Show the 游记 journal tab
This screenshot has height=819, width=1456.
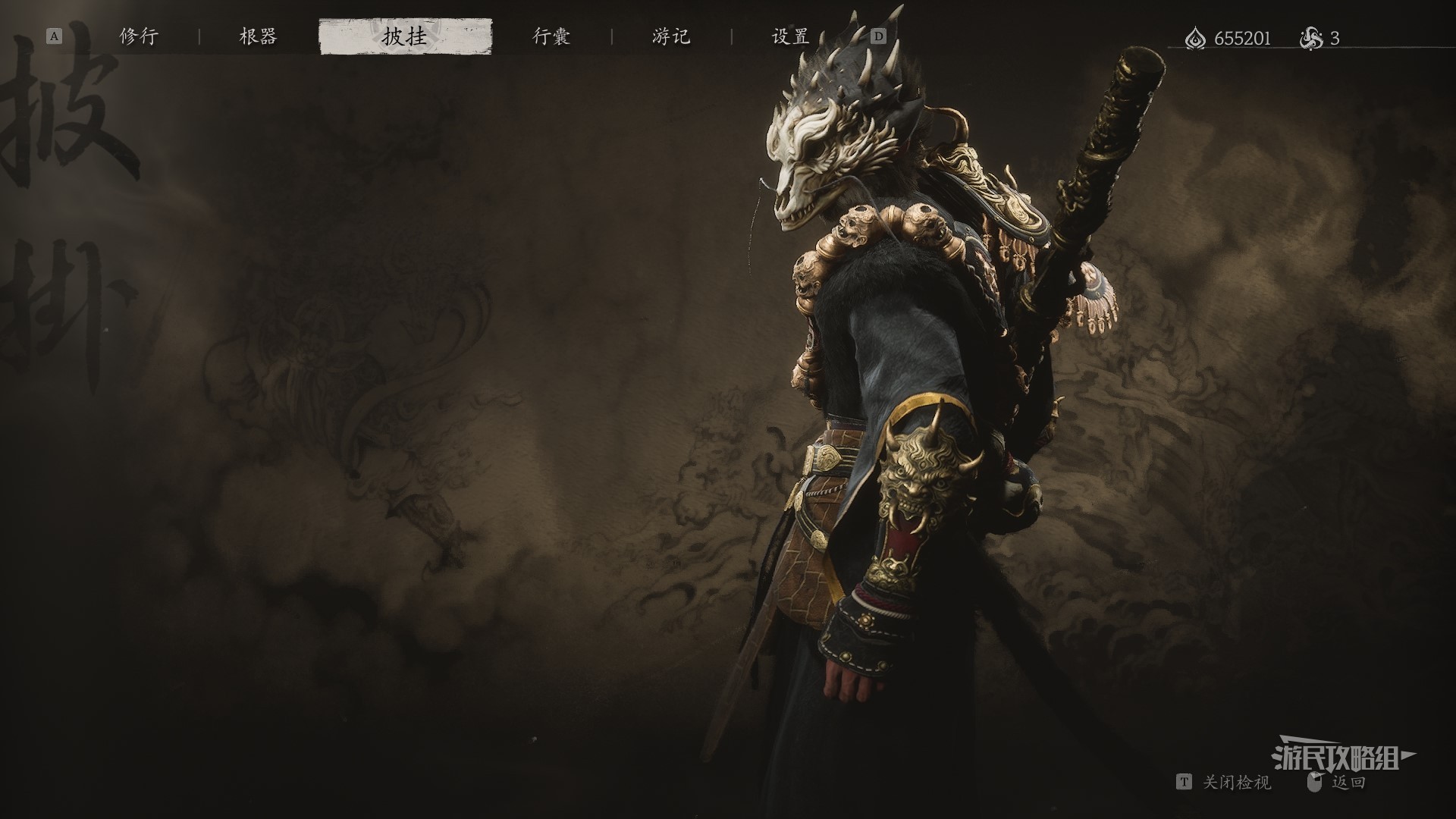click(671, 37)
